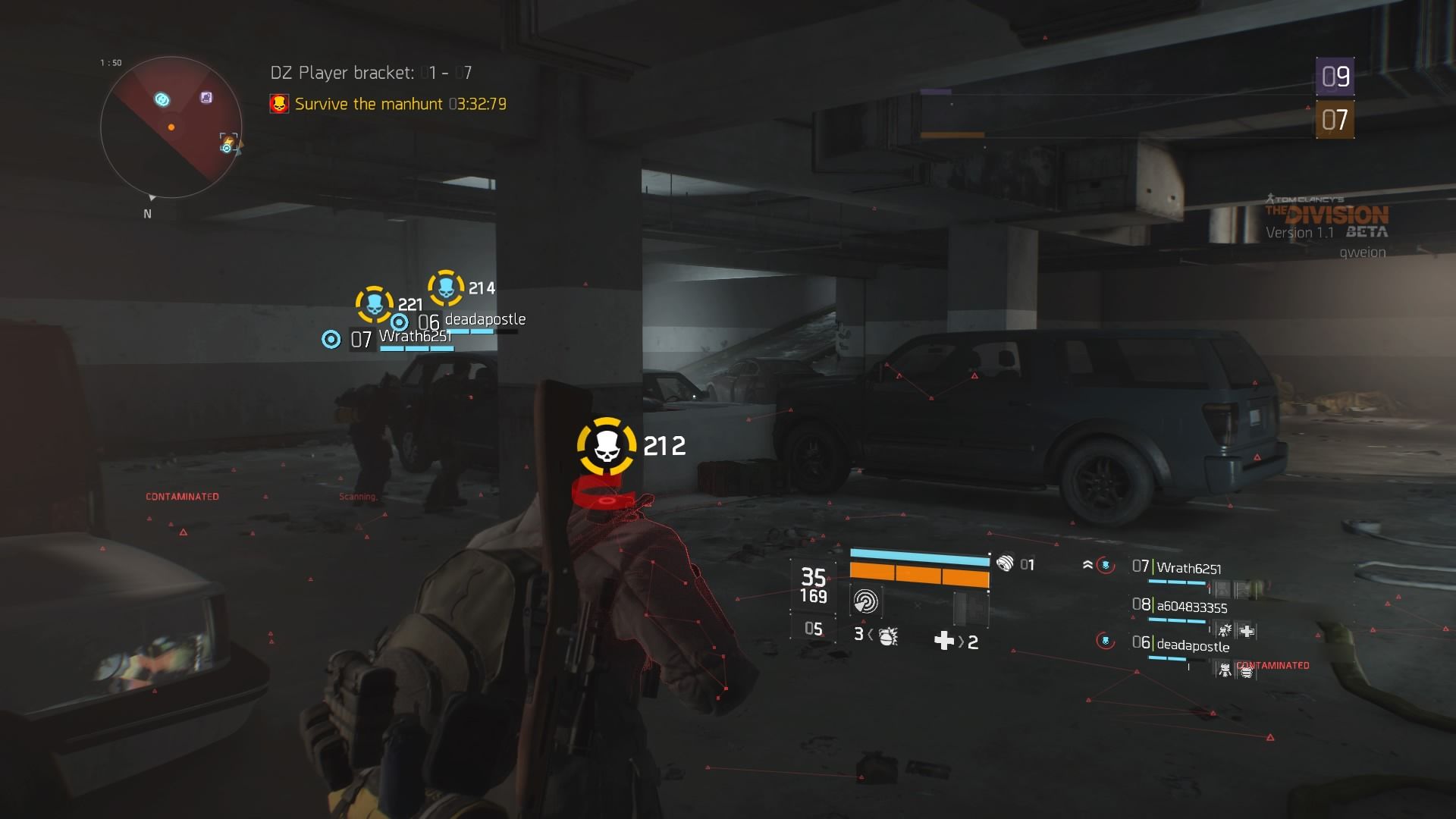Open the circular minimap
Viewport: 1456px width, 819px height.
point(171,127)
